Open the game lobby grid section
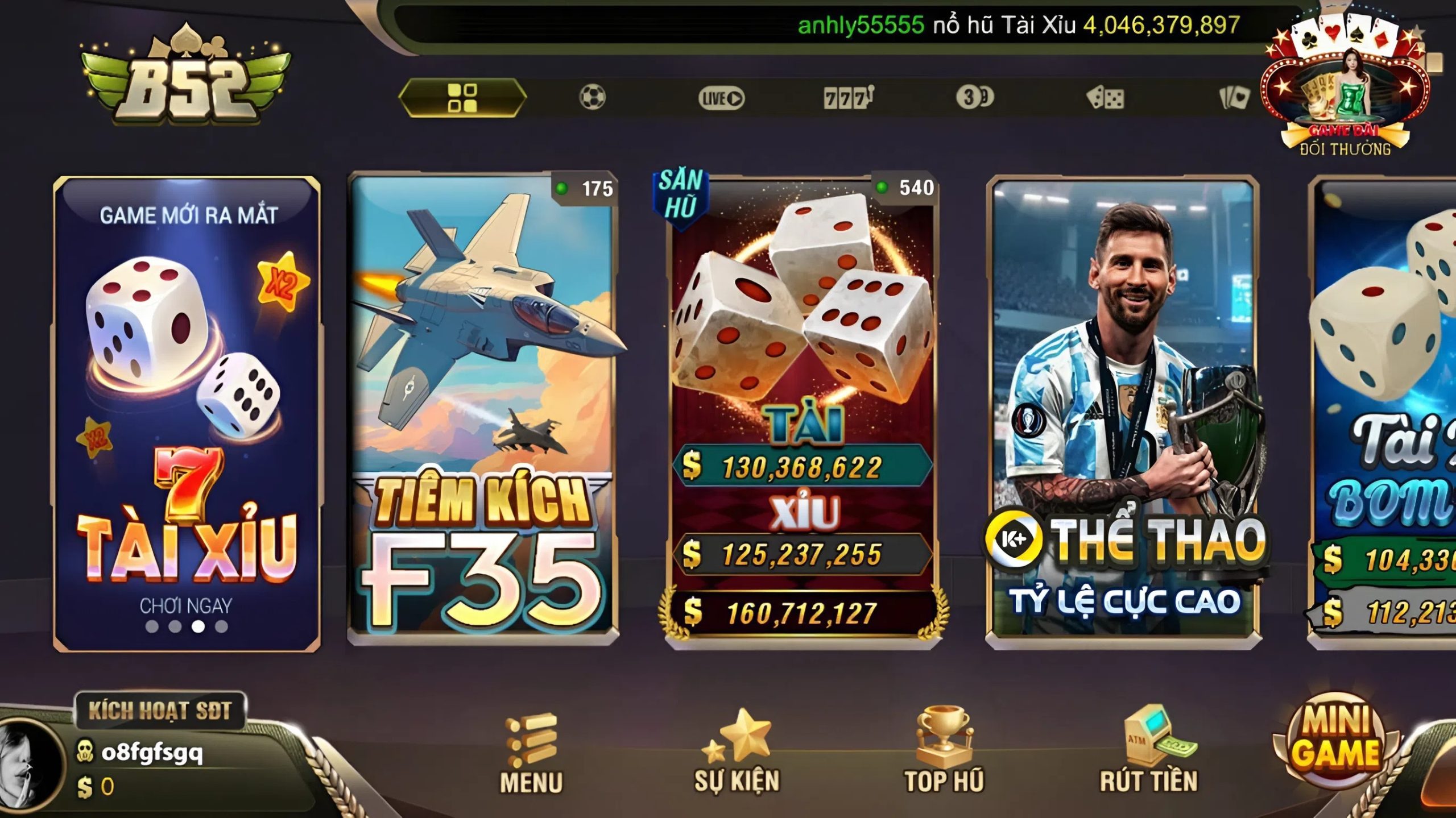The height and width of the screenshot is (818, 1456). (462, 97)
